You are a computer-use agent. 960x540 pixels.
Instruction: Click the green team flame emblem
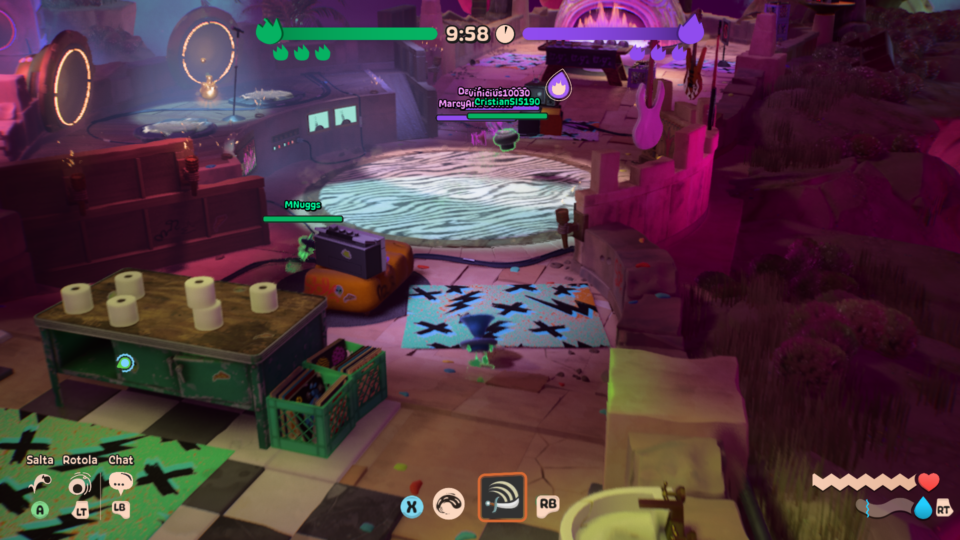pos(269,31)
